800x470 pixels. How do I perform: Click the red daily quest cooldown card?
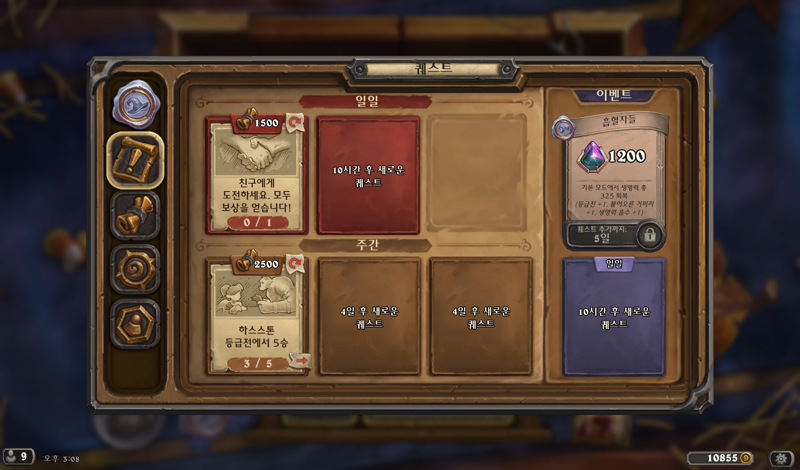click(368, 175)
